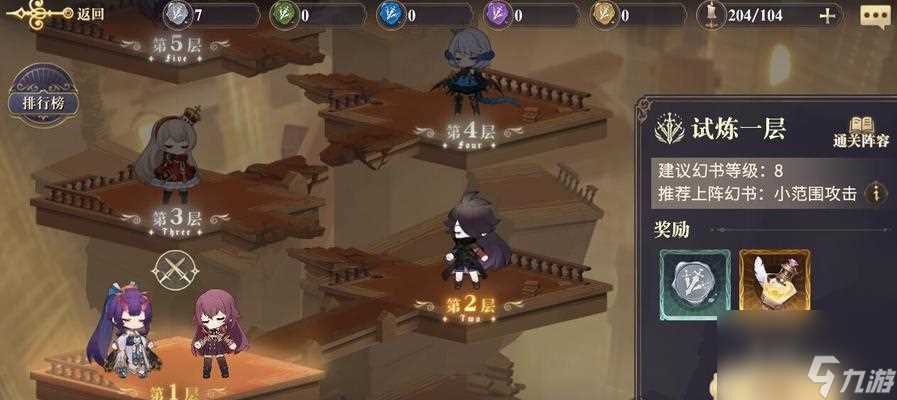
Task: Add stamina with the plus button
Action: point(827,15)
